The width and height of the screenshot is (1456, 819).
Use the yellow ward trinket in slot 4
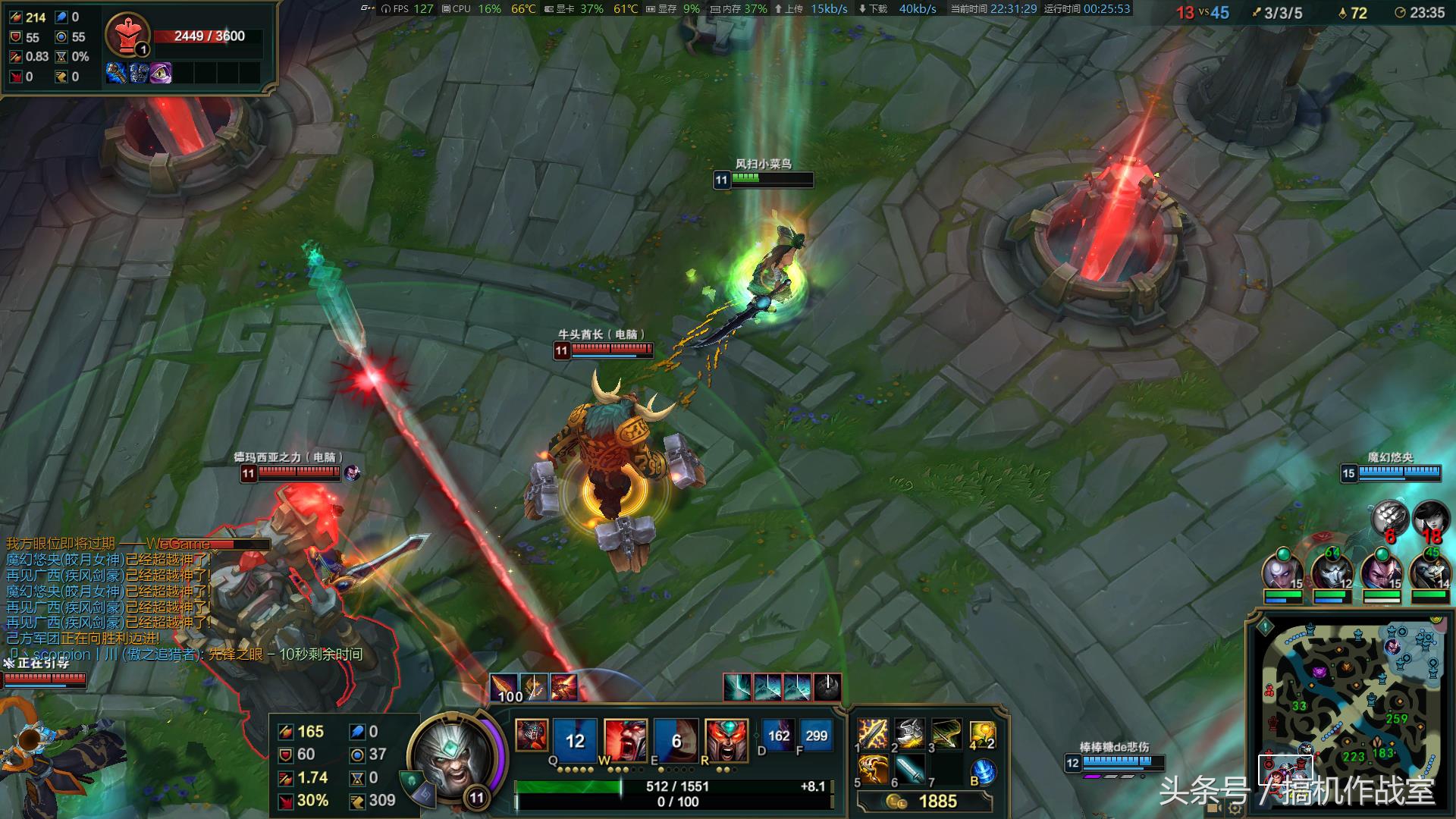983,734
